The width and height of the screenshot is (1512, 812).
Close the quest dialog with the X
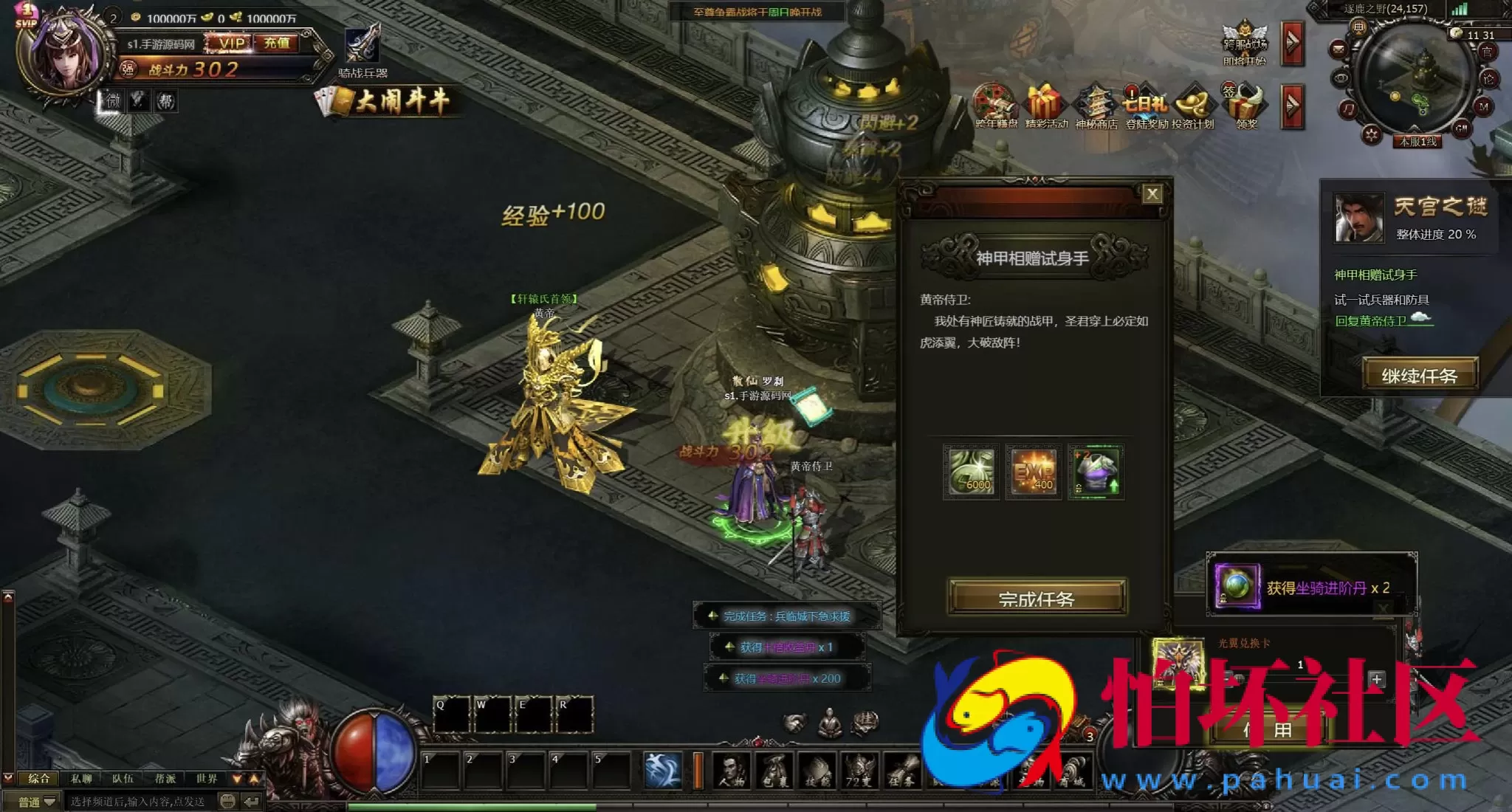1152,194
